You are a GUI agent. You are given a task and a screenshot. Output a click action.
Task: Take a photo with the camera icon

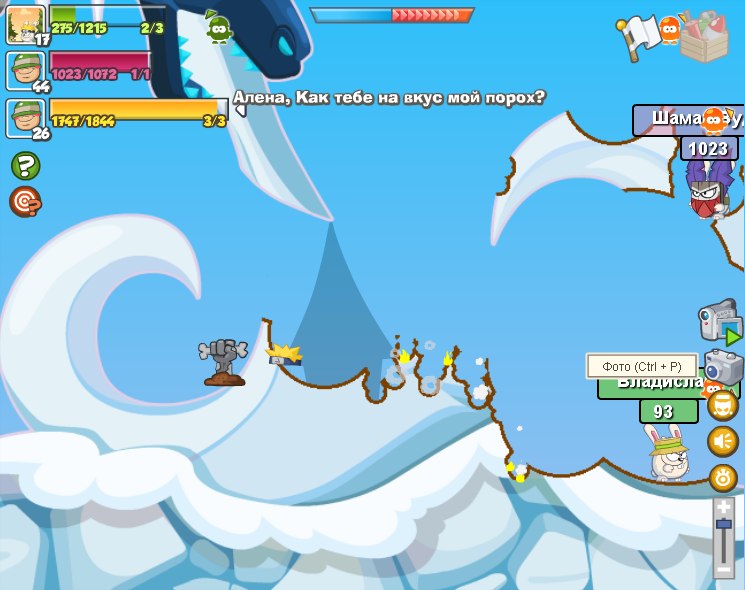(x=724, y=367)
